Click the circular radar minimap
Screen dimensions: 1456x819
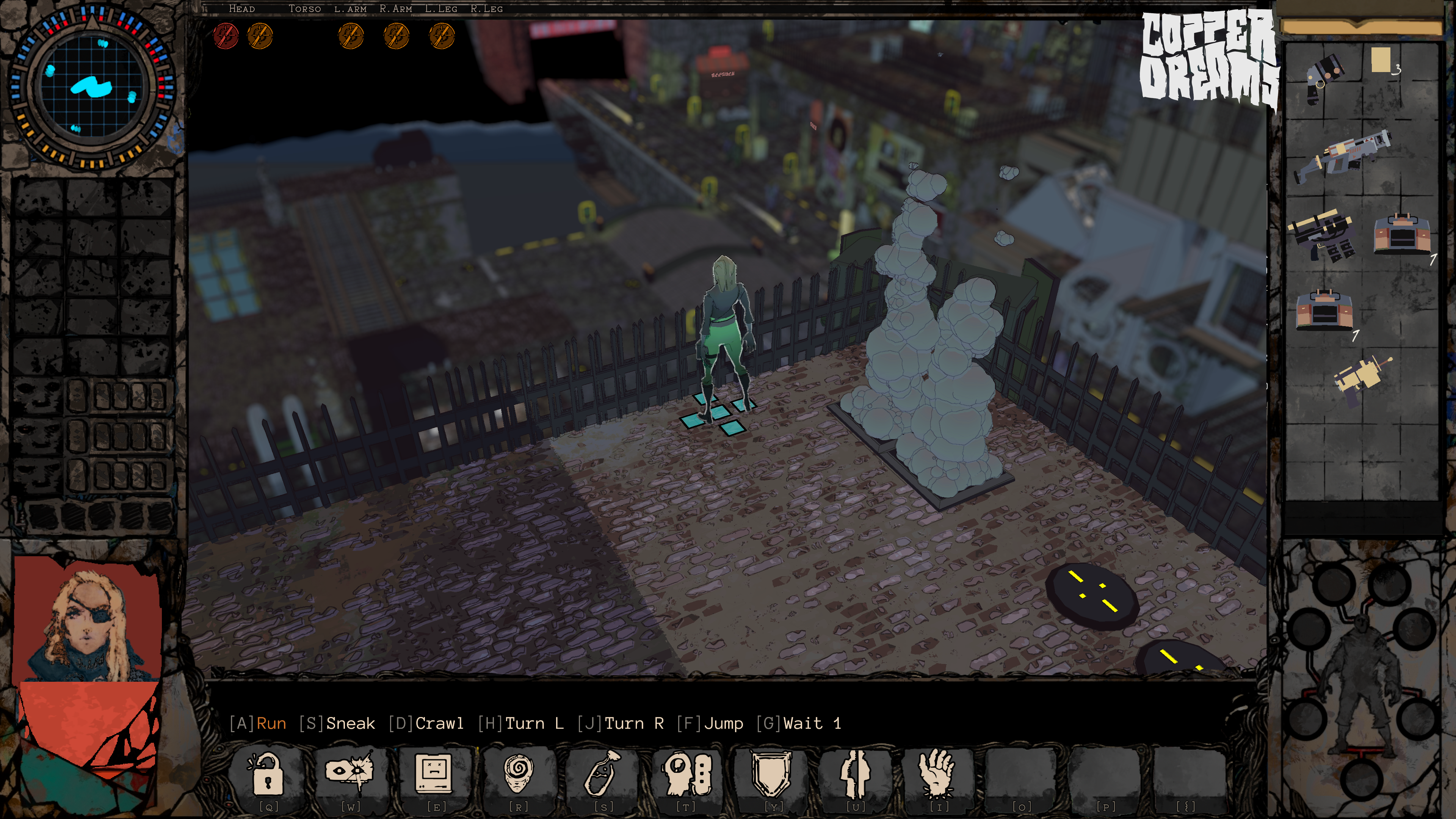click(x=92, y=88)
